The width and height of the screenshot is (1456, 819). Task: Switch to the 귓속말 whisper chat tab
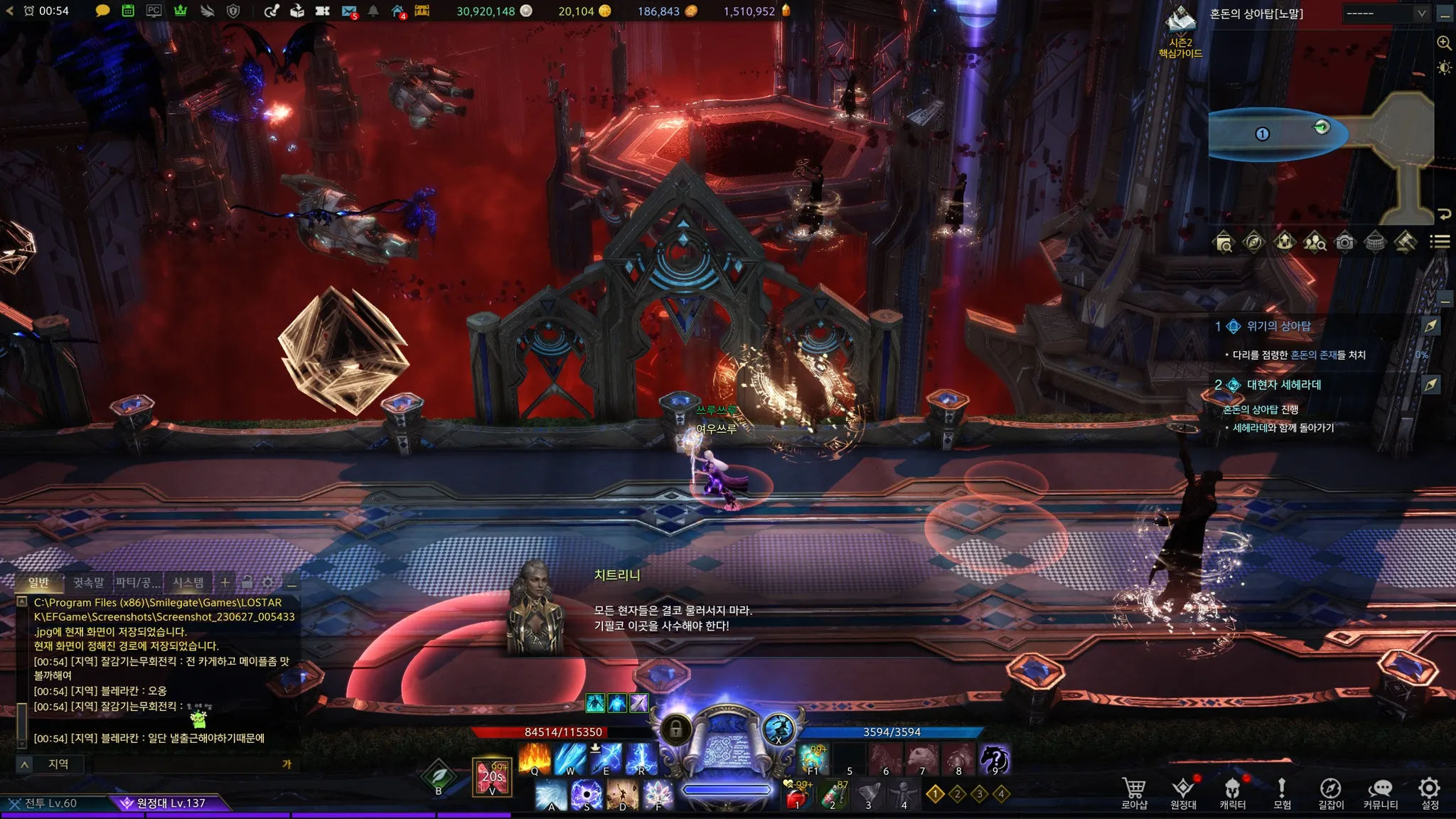[x=88, y=583]
